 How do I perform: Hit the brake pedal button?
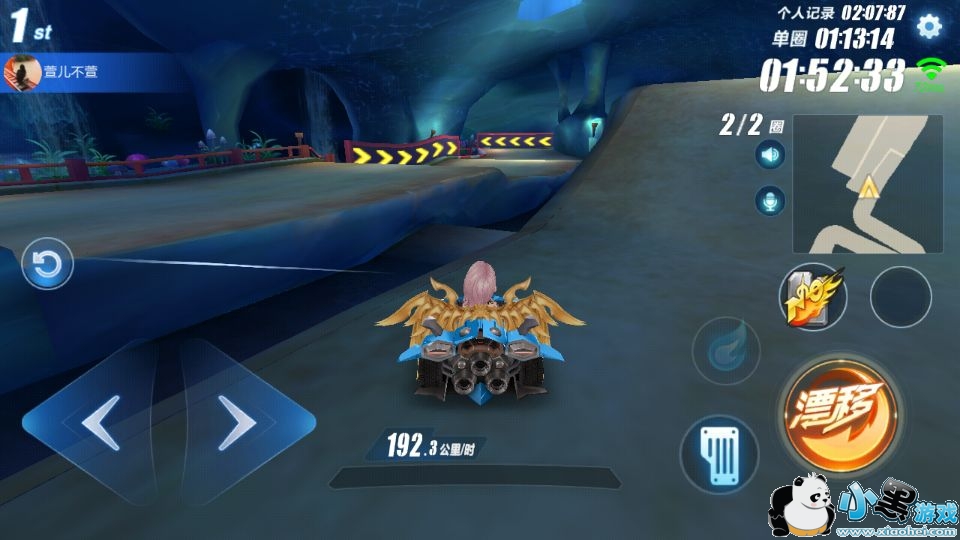[720, 453]
